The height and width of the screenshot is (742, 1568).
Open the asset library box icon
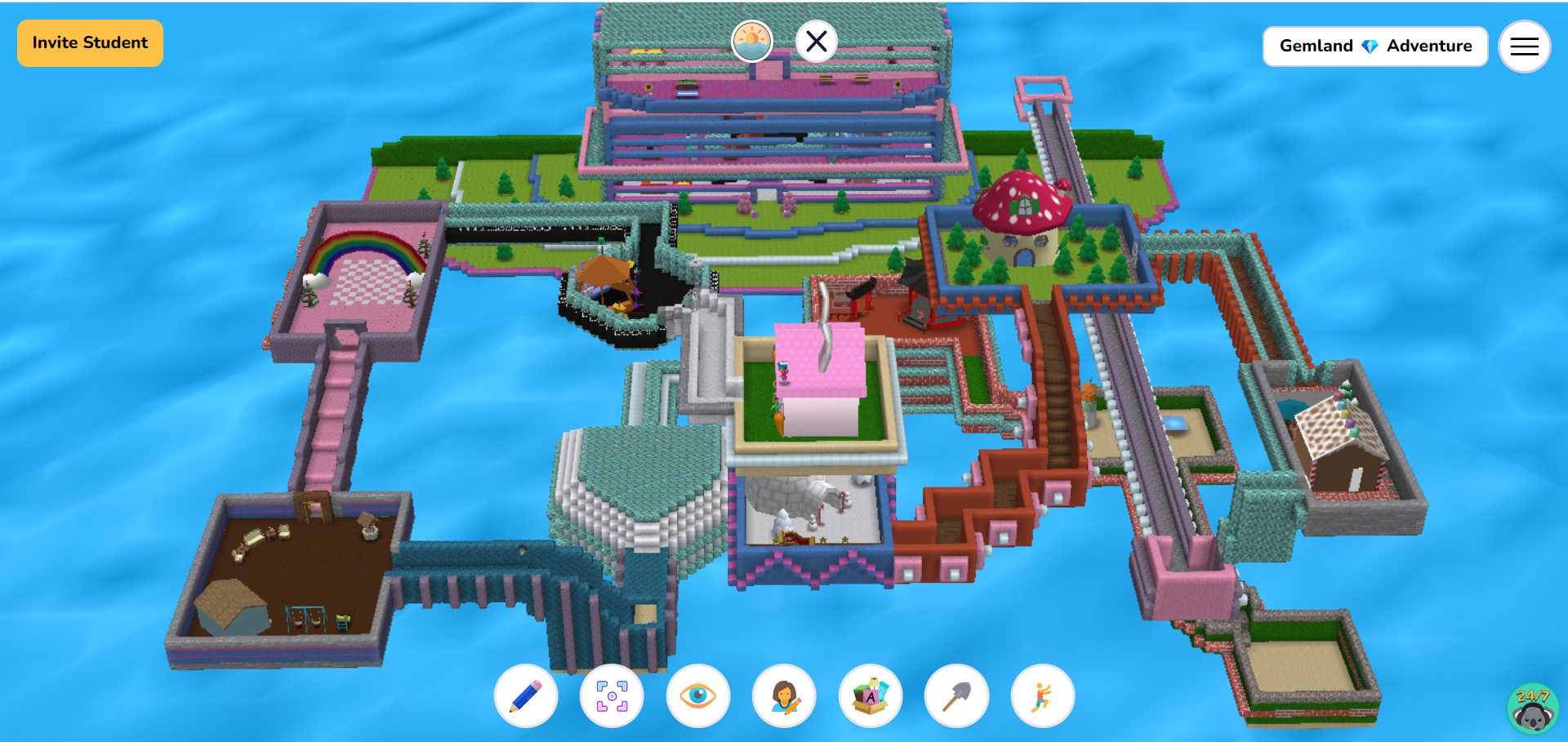coord(870,695)
